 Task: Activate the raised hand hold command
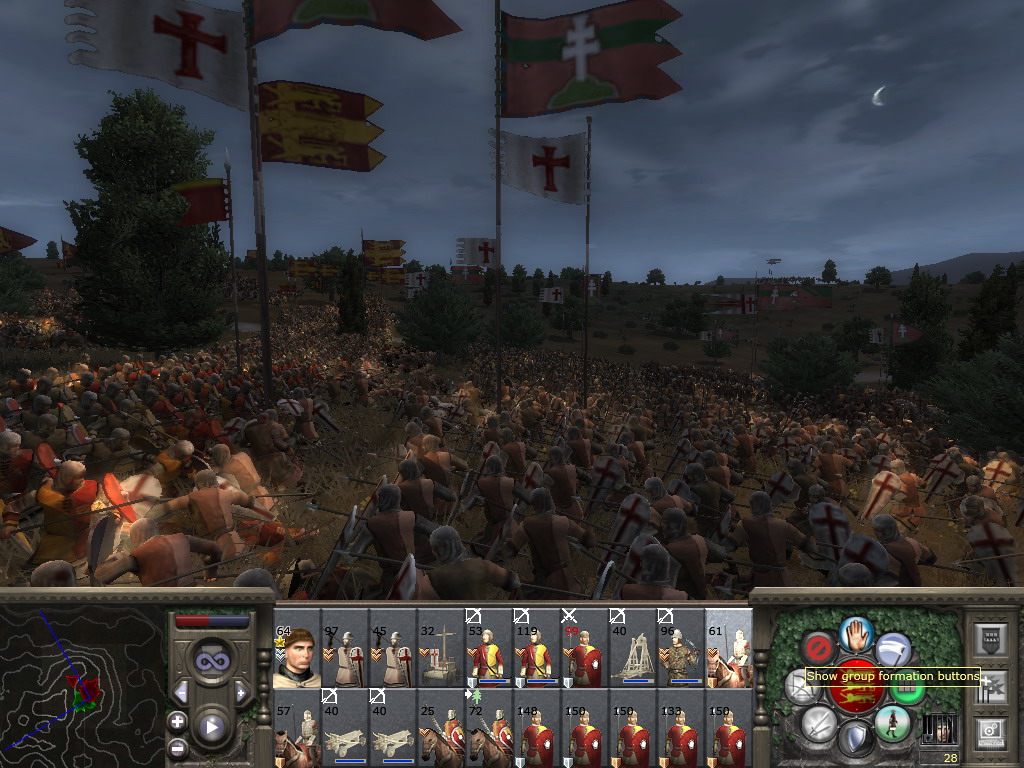(x=856, y=632)
